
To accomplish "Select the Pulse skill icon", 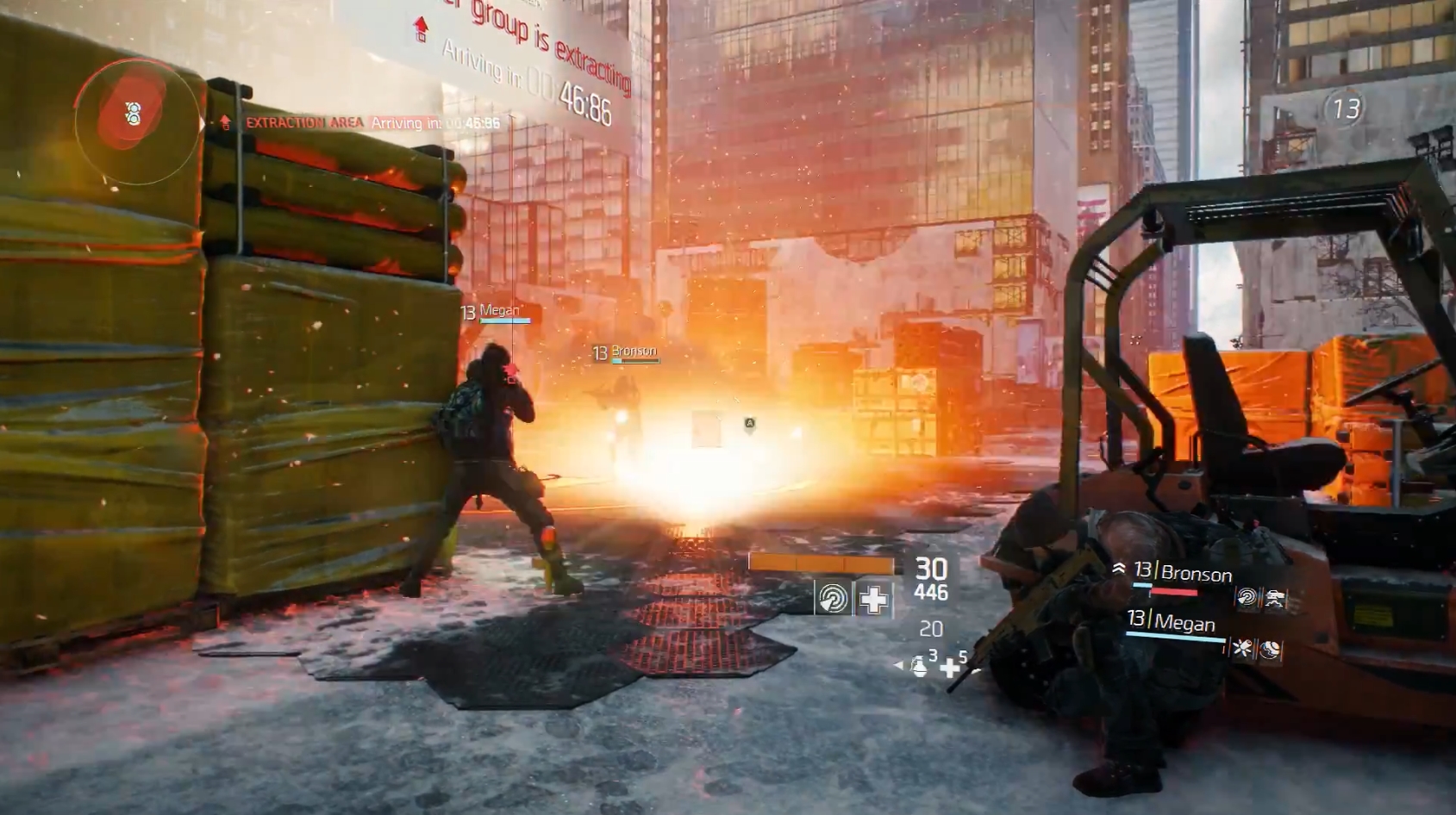I will pyautogui.click(x=834, y=597).
